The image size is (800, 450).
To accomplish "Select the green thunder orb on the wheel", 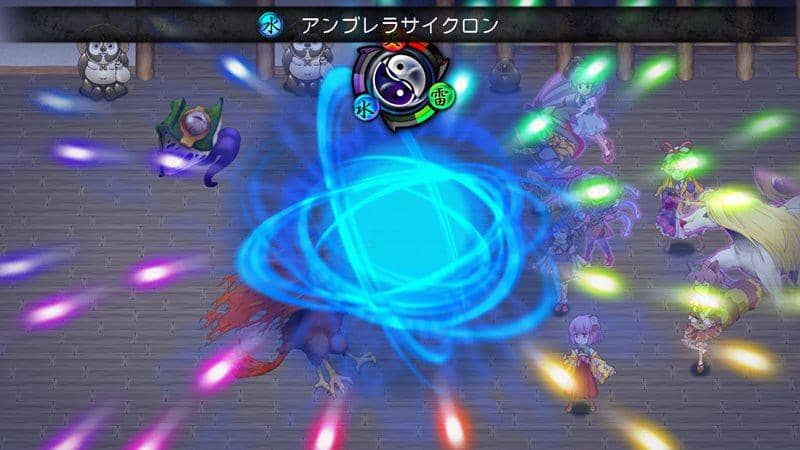I will 440,97.
